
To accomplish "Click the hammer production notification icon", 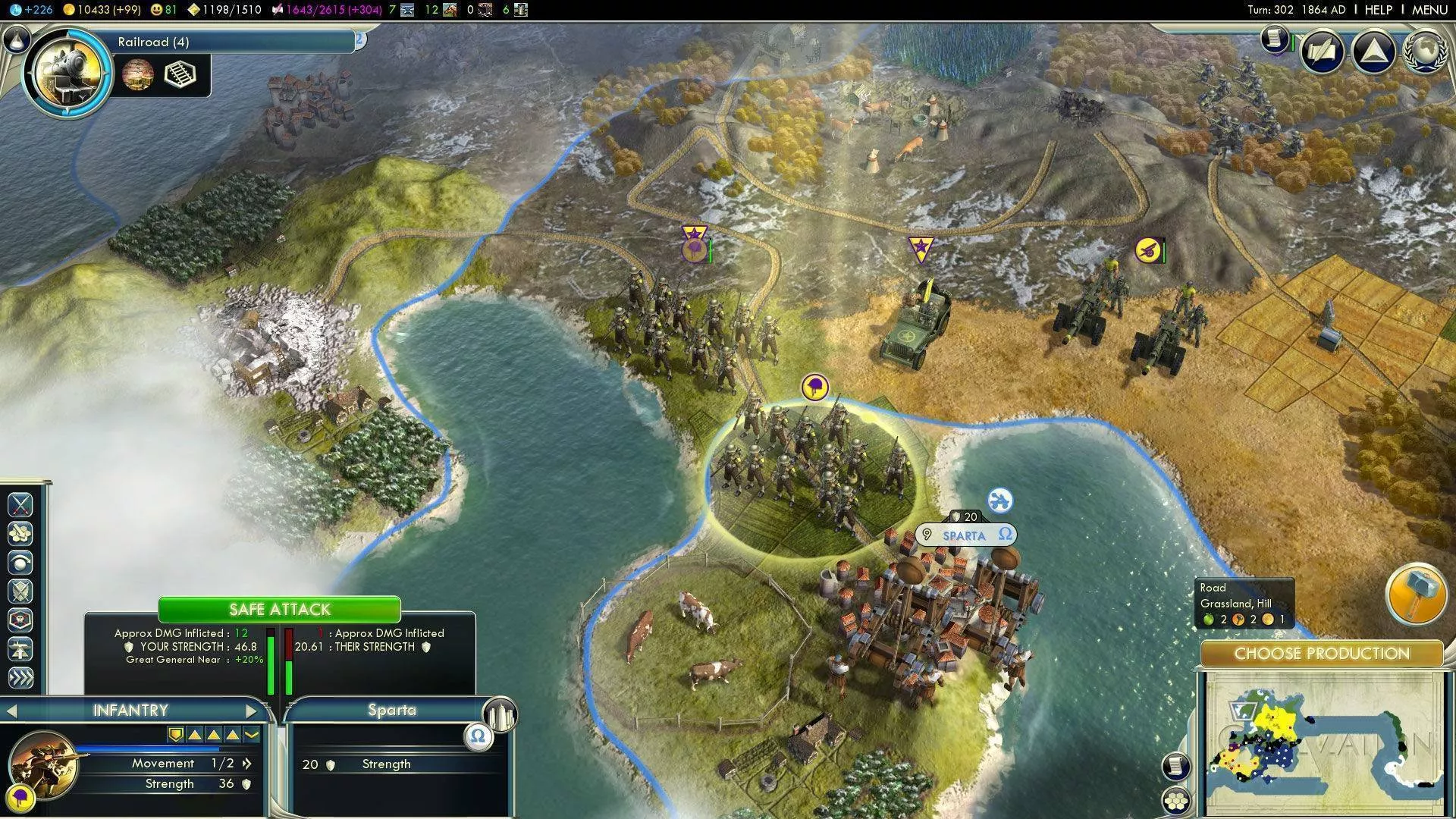I will click(x=1415, y=594).
